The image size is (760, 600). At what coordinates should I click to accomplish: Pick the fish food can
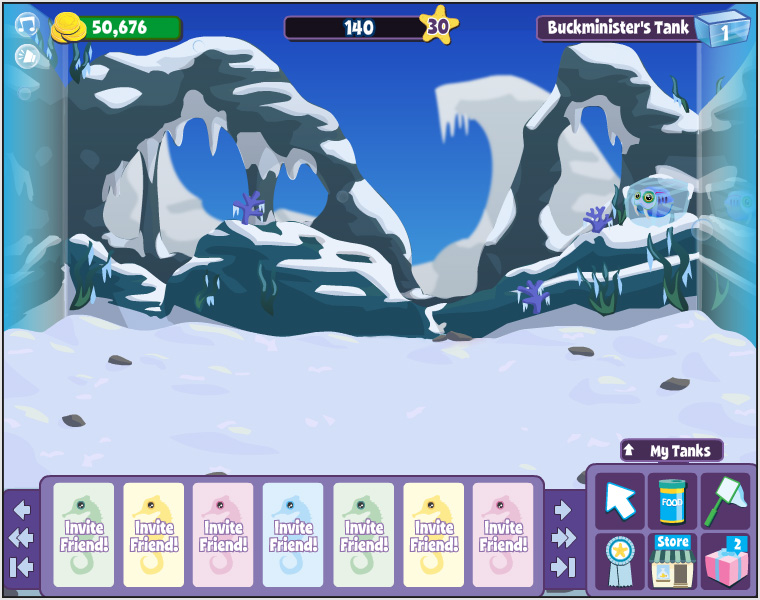click(672, 500)
